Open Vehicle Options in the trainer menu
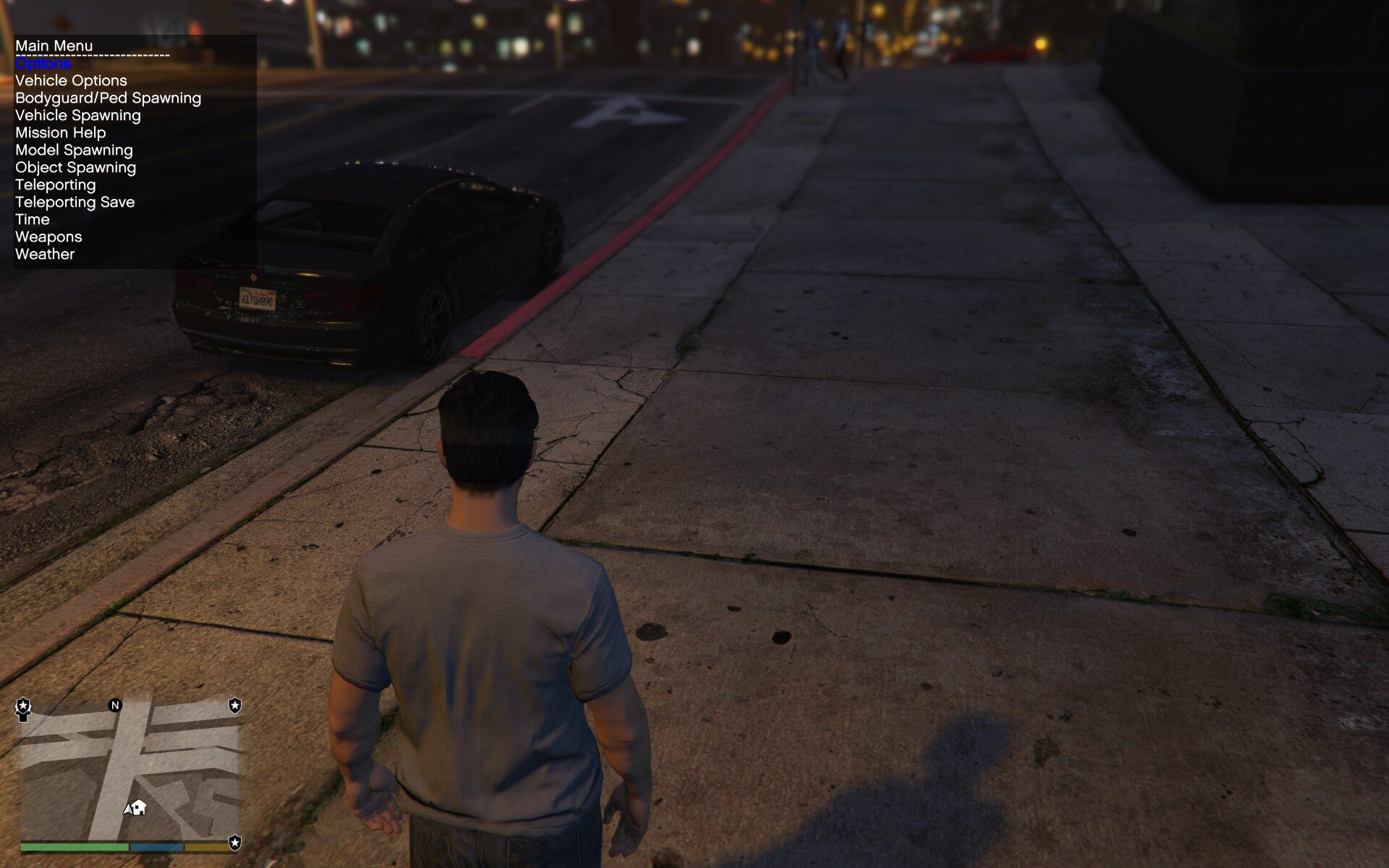This screenshot has height=868, width=1389. coord(71,81)
